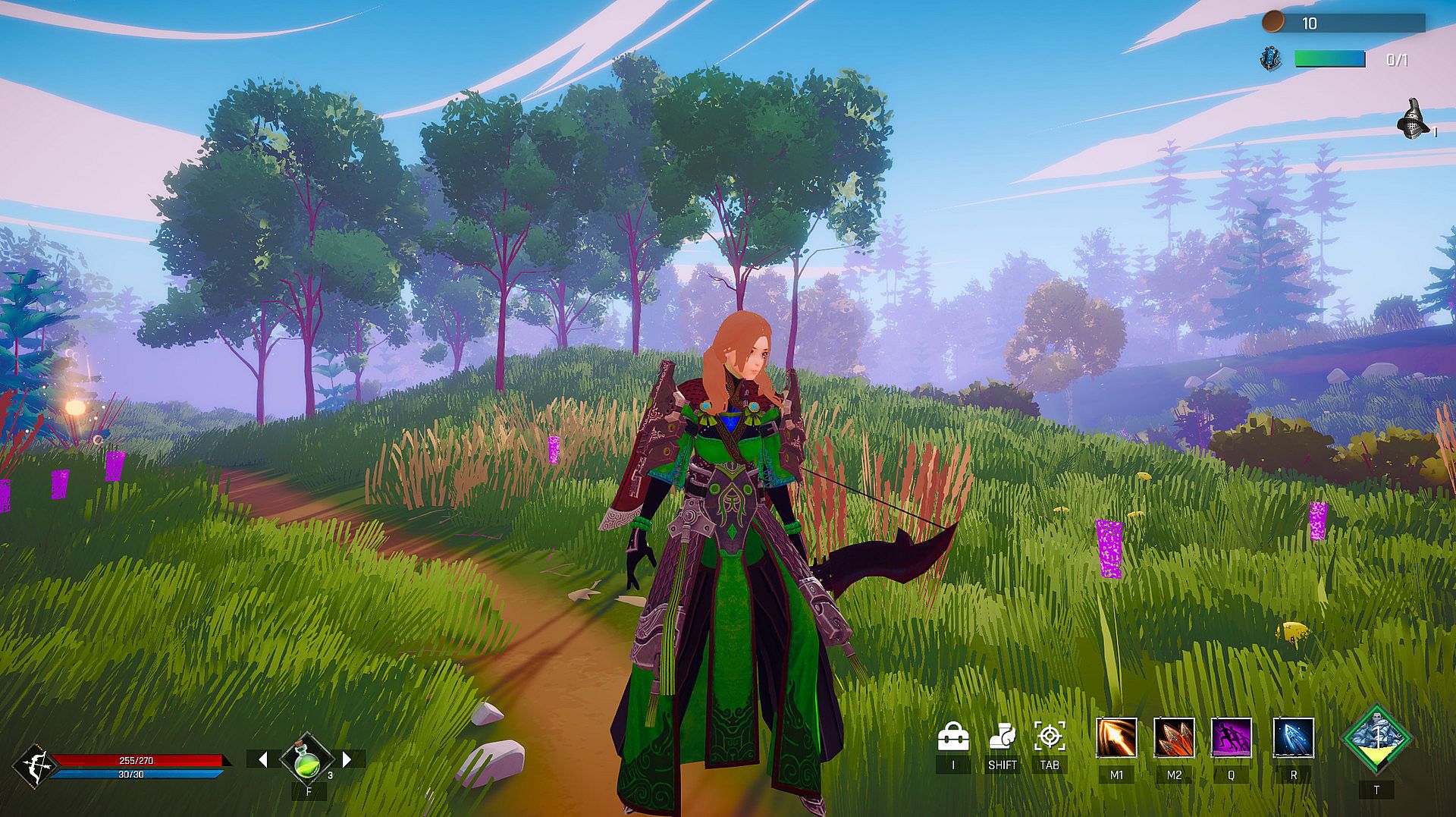Click the bow class emblem

click(x=35, y=766)
